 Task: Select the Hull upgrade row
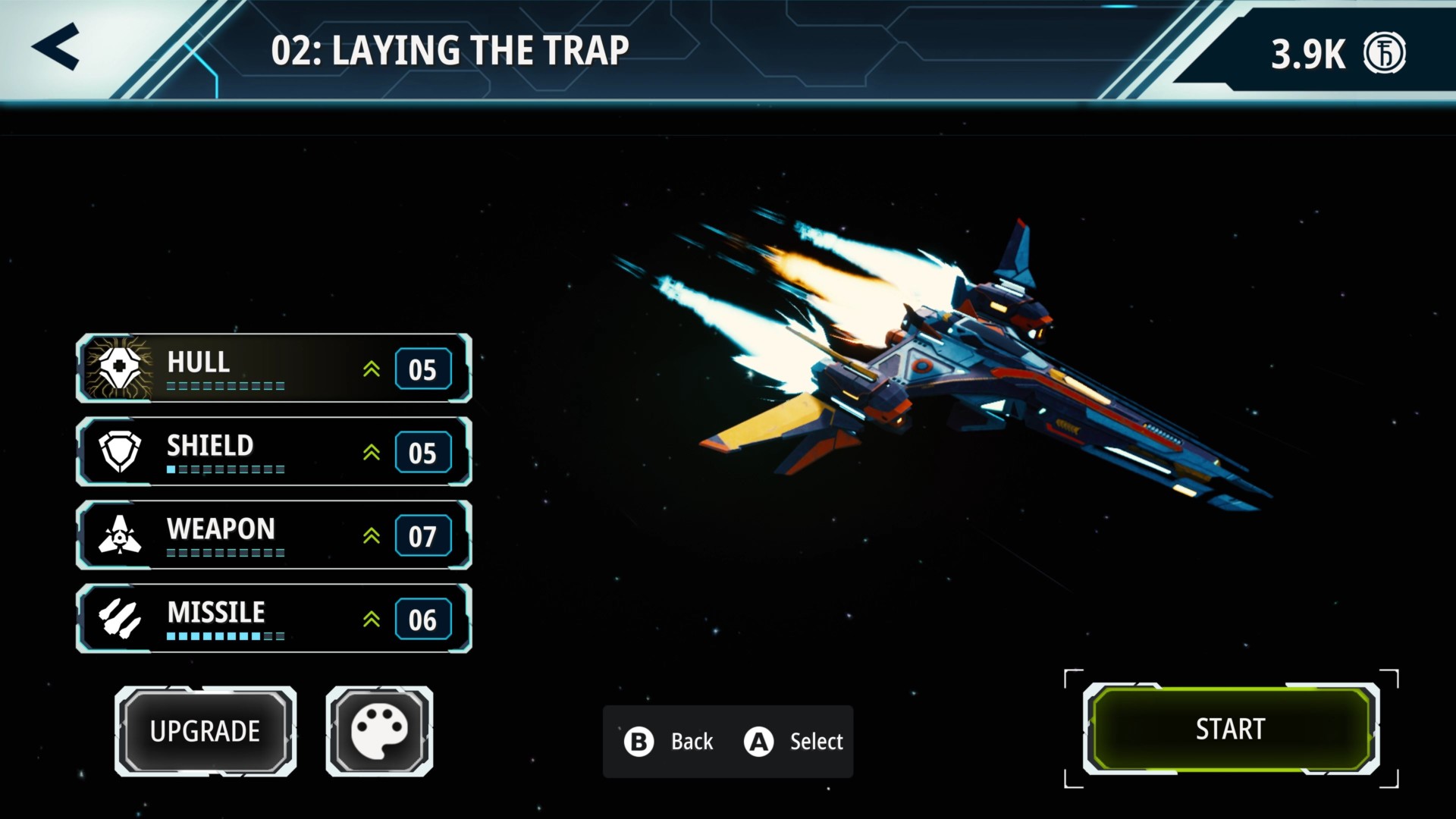(274, 369)
